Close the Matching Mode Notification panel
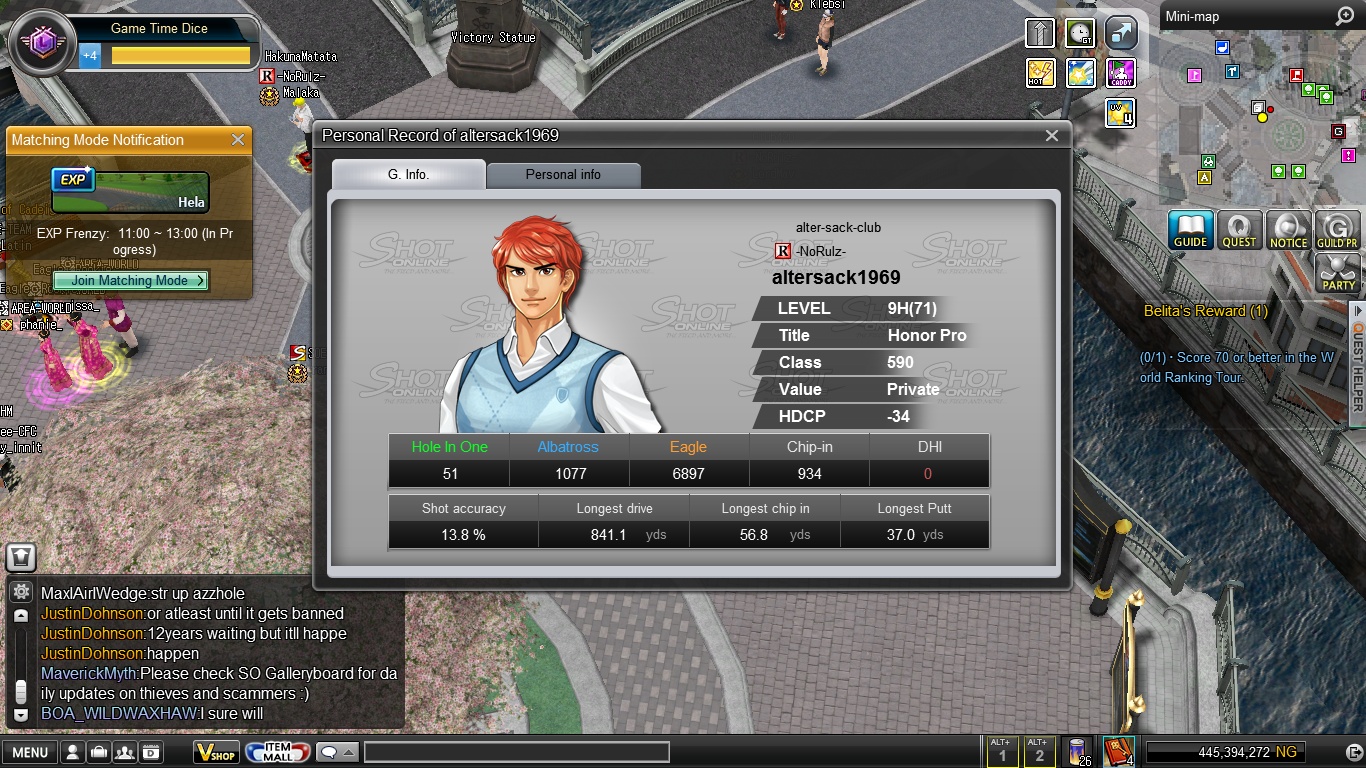1366x768 pixels. click(x=238, y=140)
